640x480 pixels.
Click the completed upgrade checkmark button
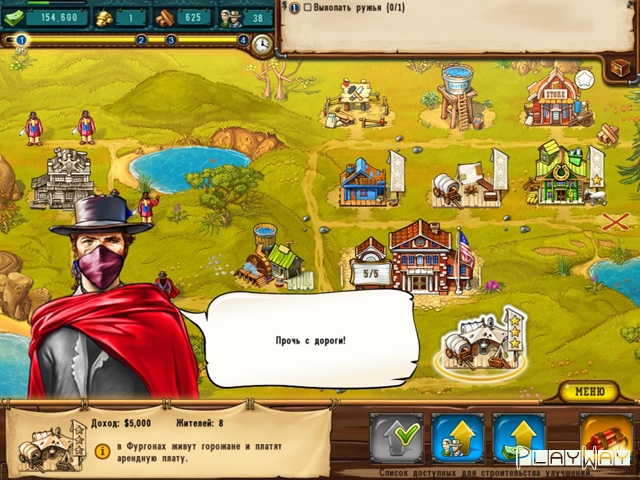396,438
